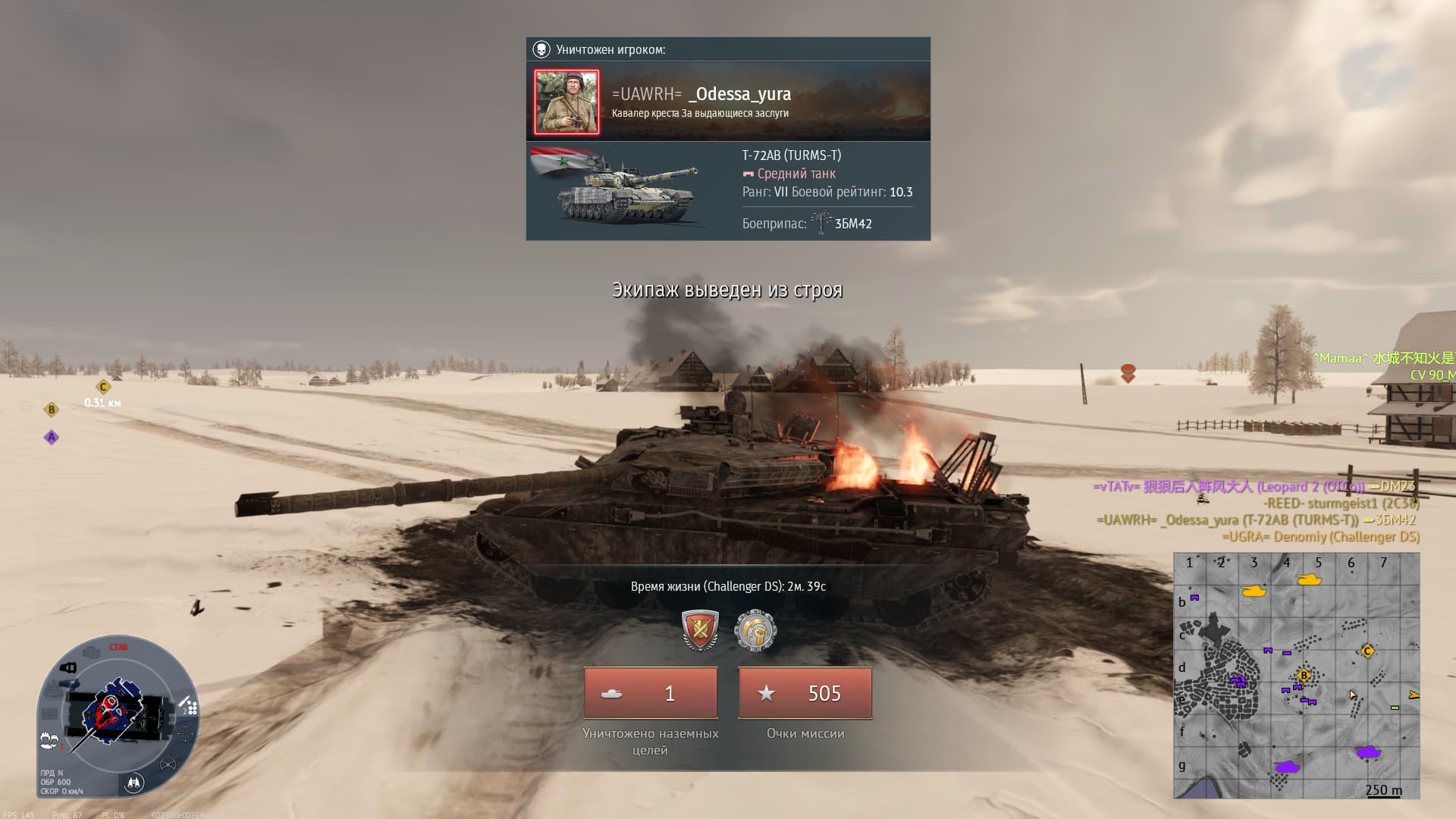
Task: Click capture point C on the minimap
Action: 1367,651
